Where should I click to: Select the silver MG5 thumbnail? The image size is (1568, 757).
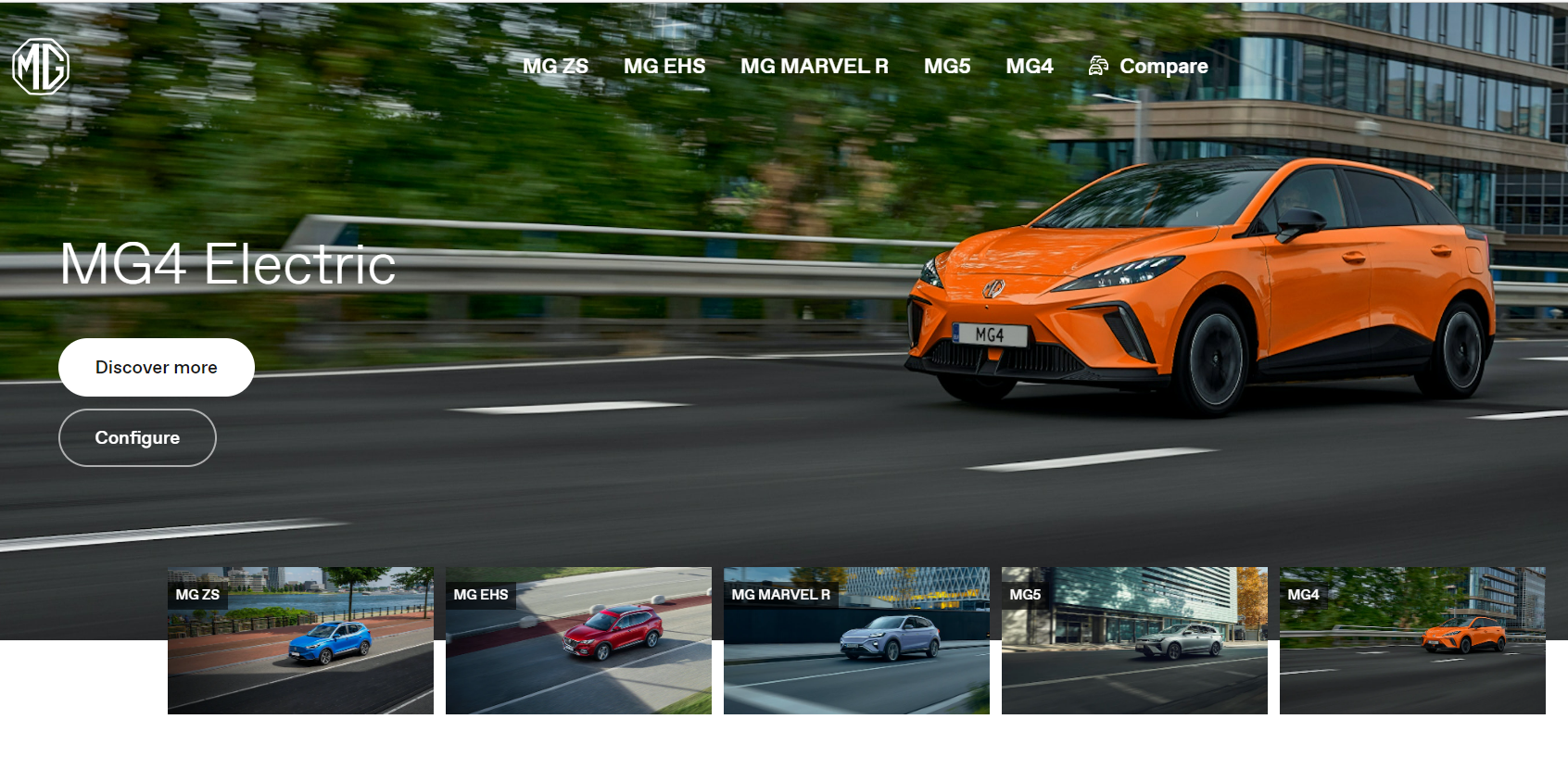1134,640
